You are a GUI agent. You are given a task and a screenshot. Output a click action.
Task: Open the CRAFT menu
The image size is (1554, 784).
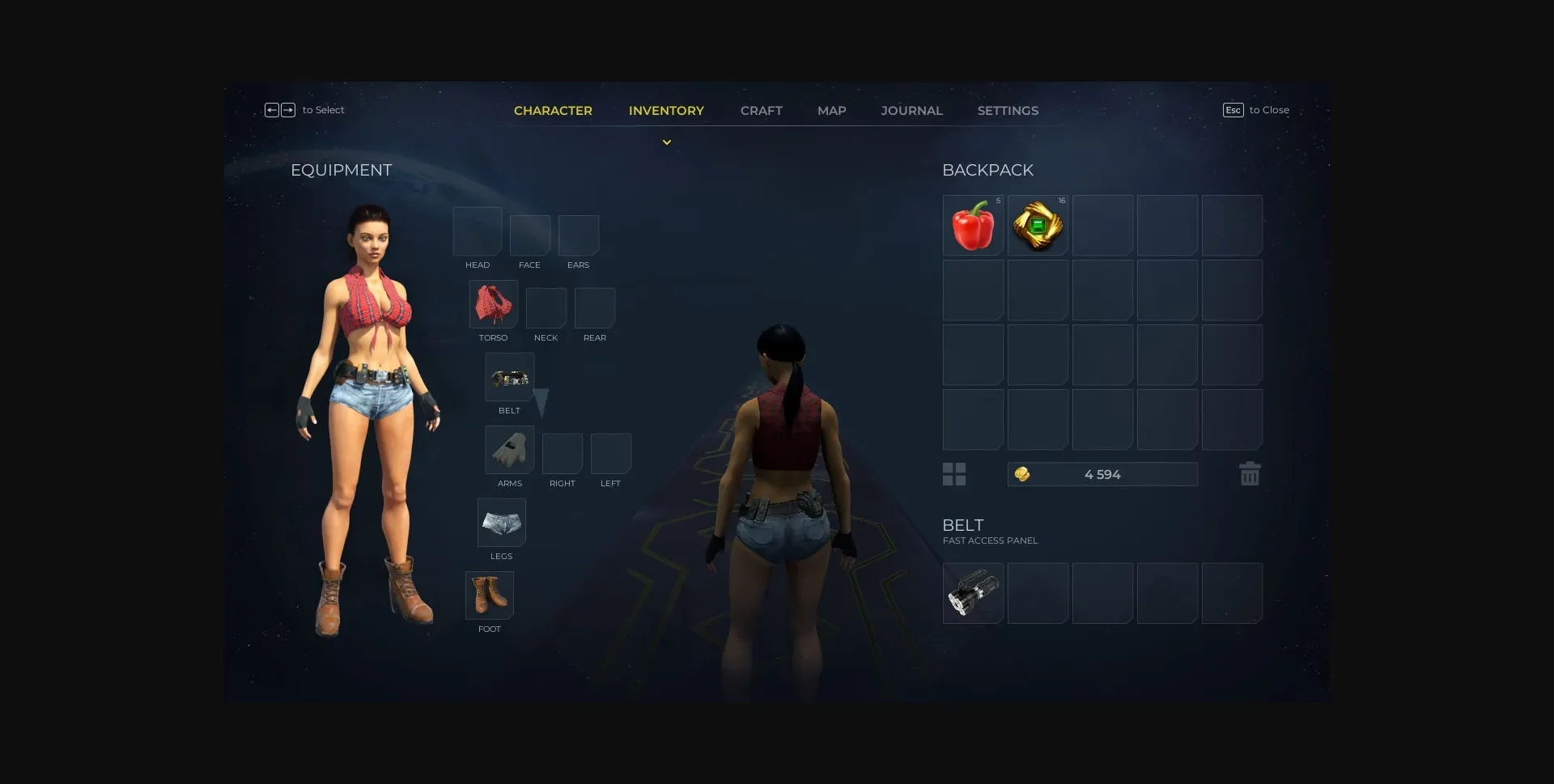tap(761, 110)
